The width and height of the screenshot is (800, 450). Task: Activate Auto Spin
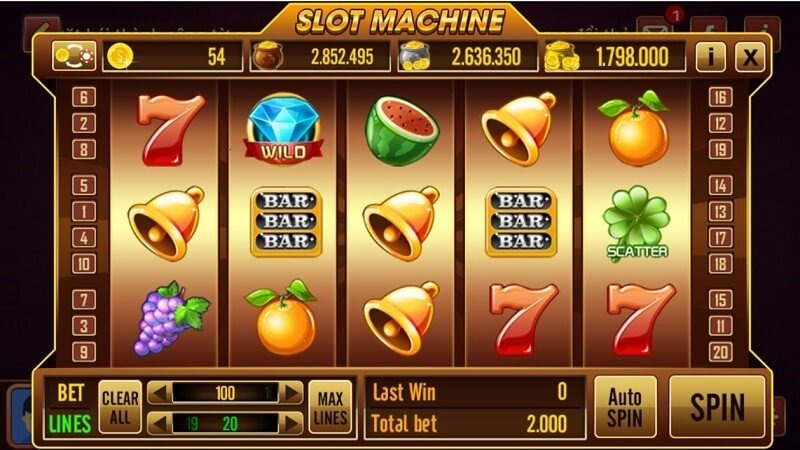click(625, 407)
